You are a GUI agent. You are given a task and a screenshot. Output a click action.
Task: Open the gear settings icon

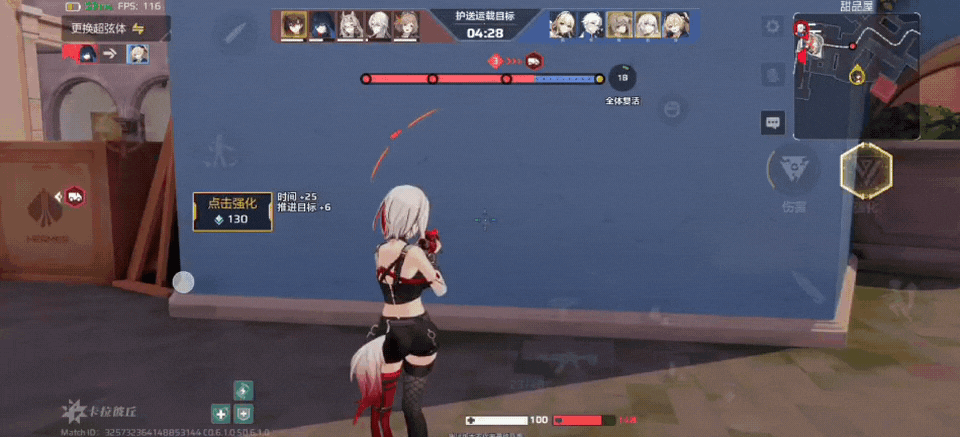click(x=775, y=25)
